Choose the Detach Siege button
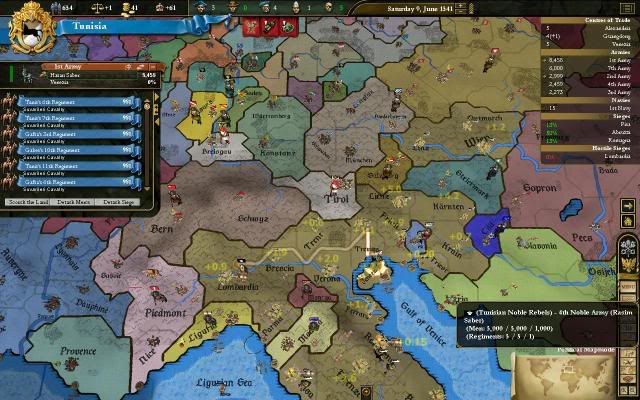Image resolution: width=640 pixels, height=400 pixels. 117,202
